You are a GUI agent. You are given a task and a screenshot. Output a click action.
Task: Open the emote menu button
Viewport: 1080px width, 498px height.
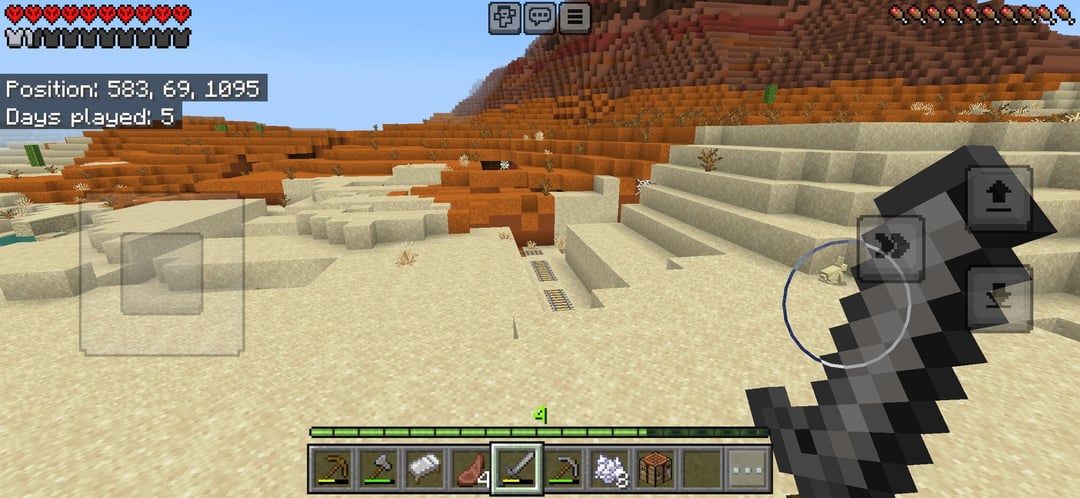pyautogui.click(x=505, y=17)
